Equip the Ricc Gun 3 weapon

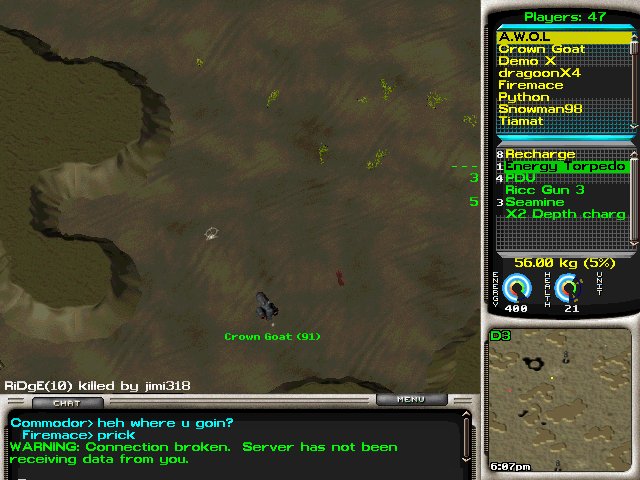[x=545, y=190]
